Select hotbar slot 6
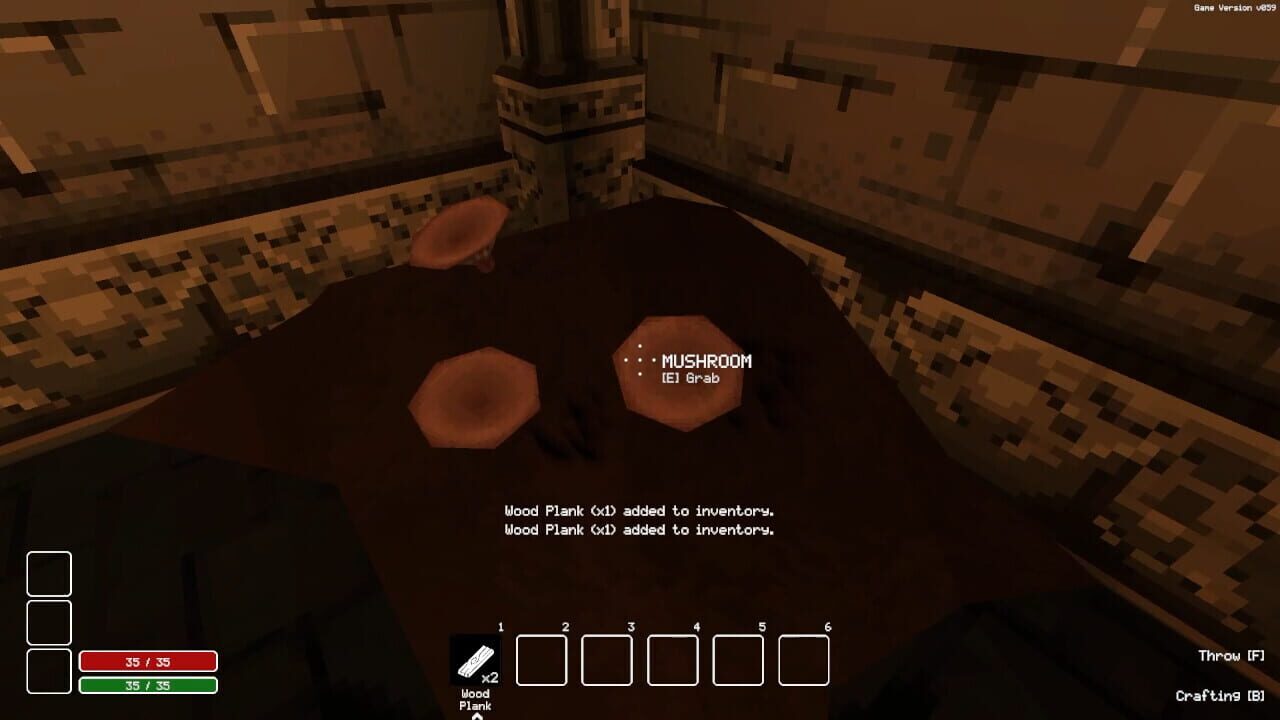 805,658
